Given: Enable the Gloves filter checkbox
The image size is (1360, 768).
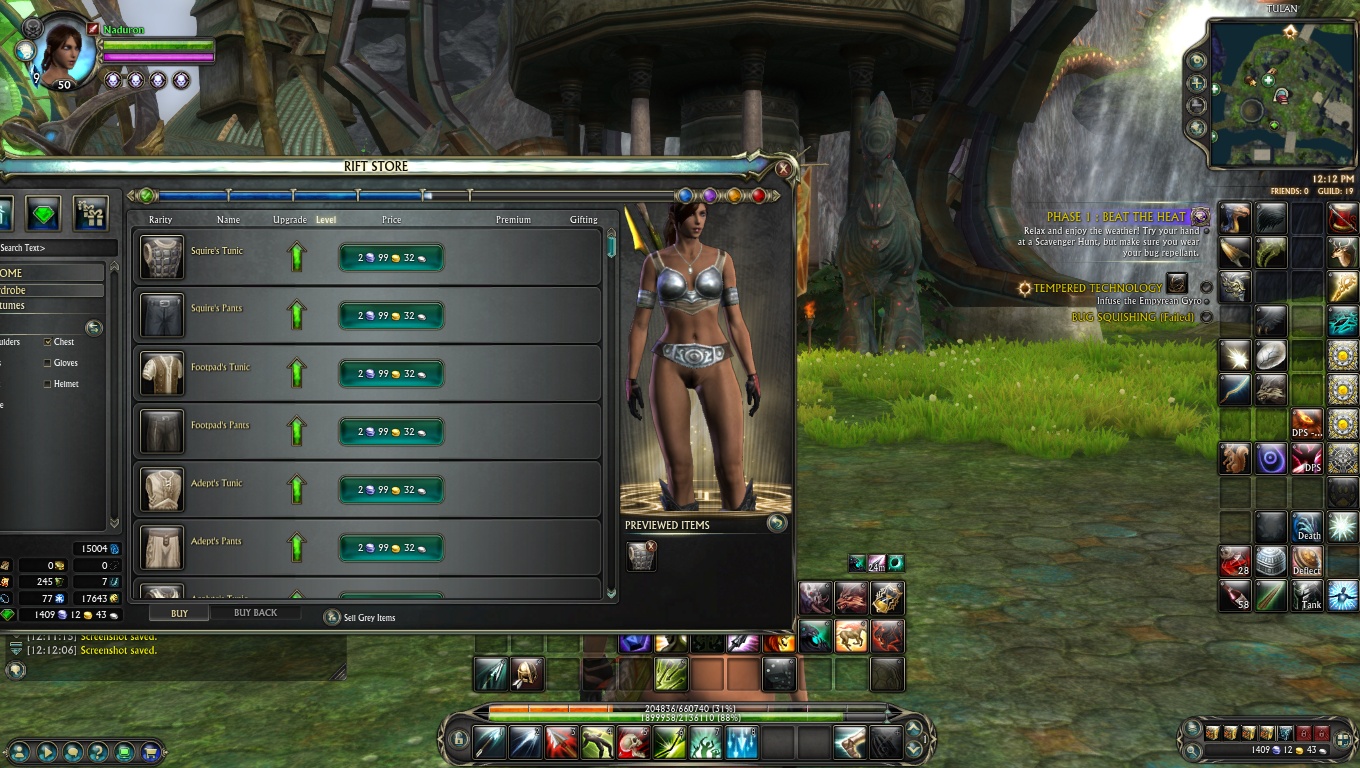Looking at the screenshot, I should click(48, 363).
